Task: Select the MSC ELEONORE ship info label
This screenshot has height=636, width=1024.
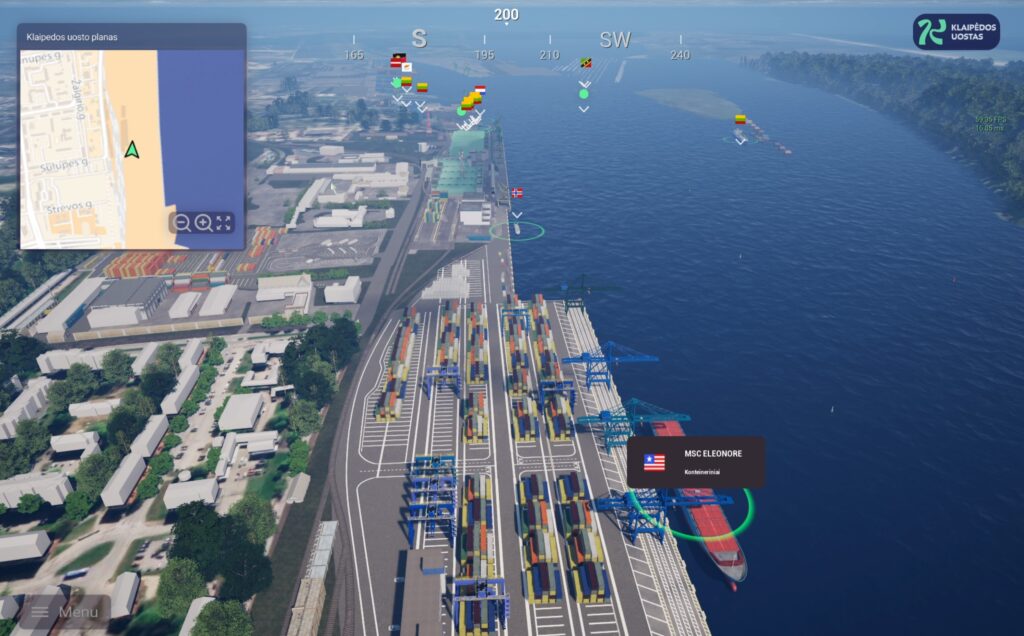Action: pos(696,461)
